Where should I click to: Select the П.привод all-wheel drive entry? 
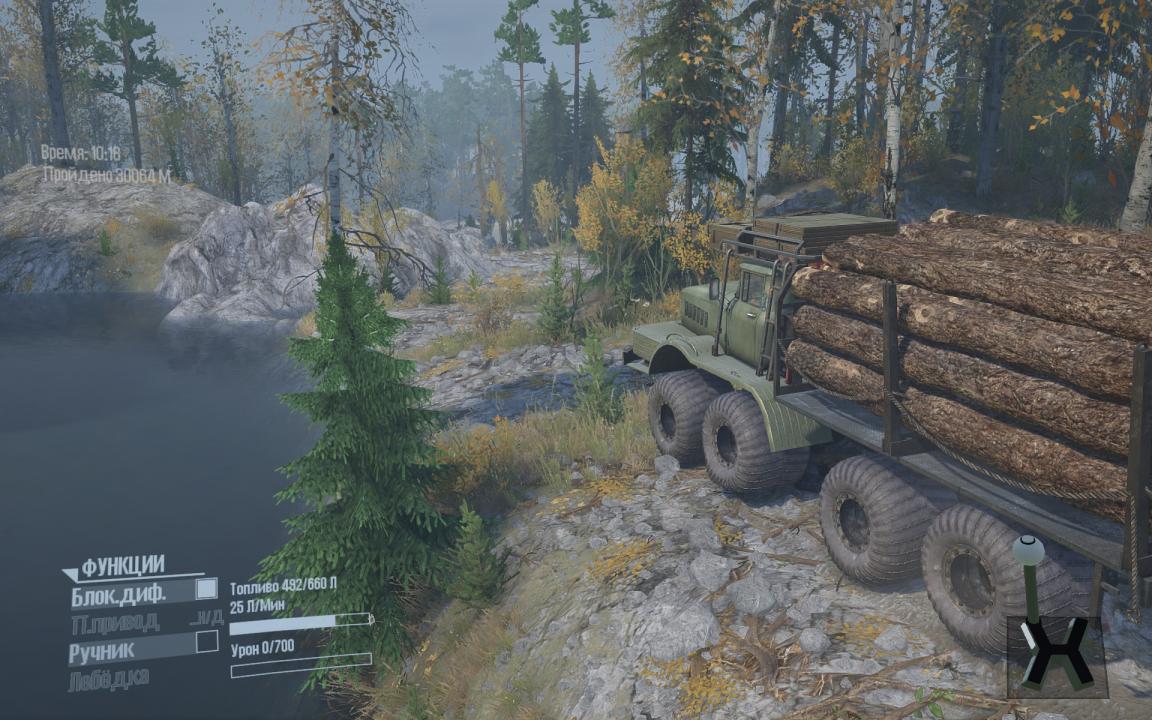(114, 622)
